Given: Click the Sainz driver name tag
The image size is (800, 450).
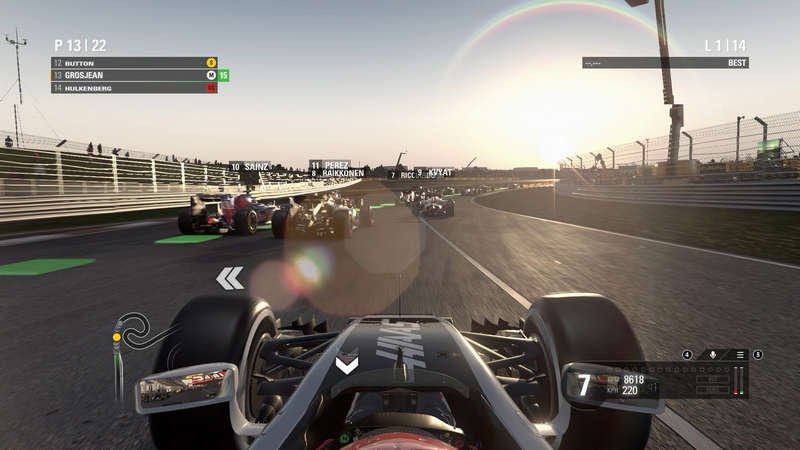Looking at the screenshot, I should point(250,167).
